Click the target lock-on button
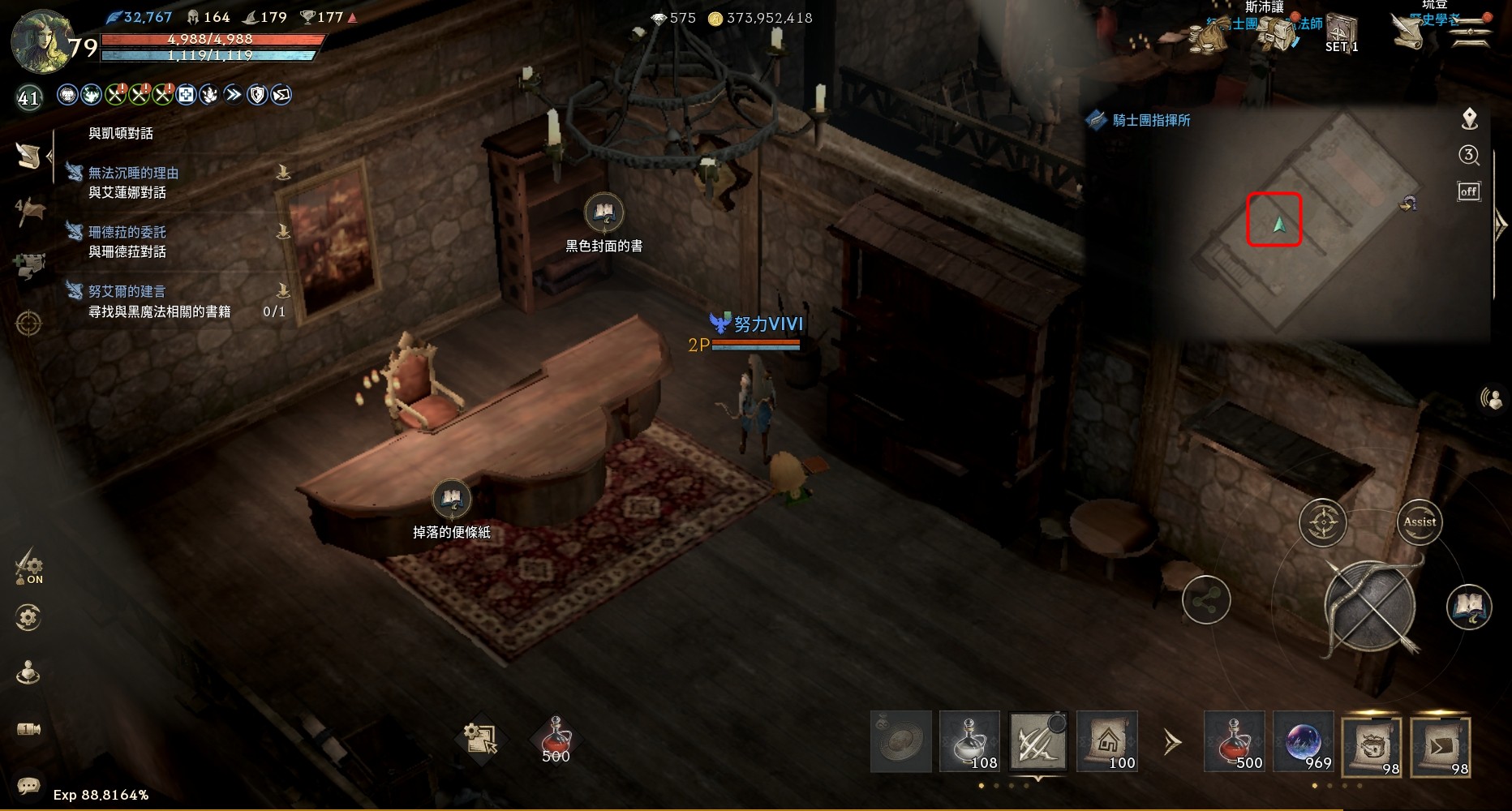Screen dimensions: 1512x811 [x=1322, y=523]
